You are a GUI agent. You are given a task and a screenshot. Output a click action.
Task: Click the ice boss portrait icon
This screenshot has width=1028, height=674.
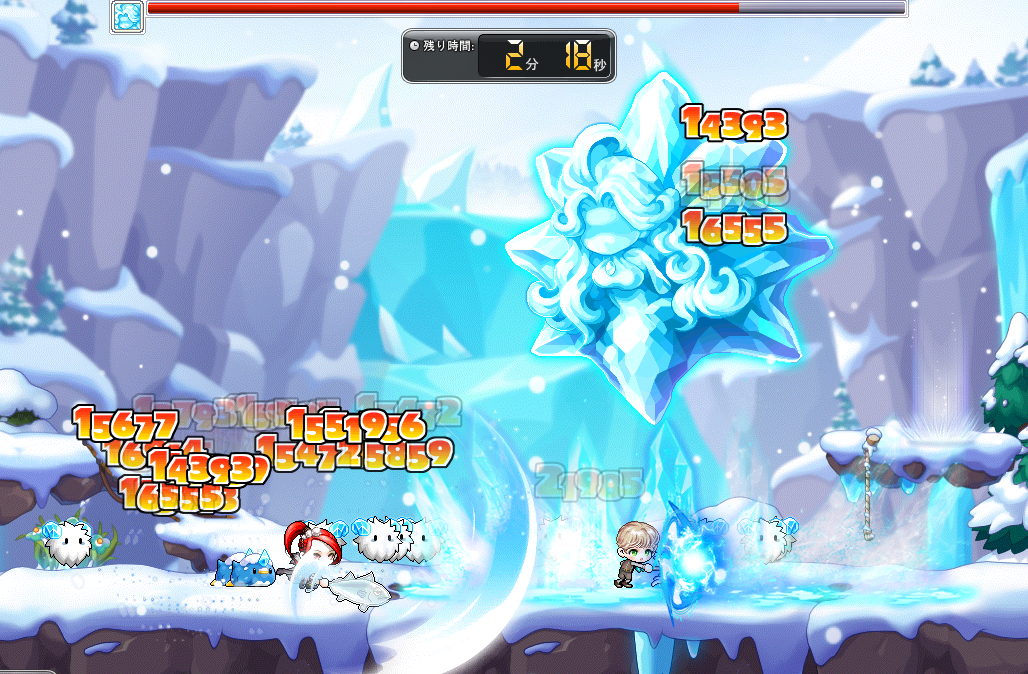(127, 17)
